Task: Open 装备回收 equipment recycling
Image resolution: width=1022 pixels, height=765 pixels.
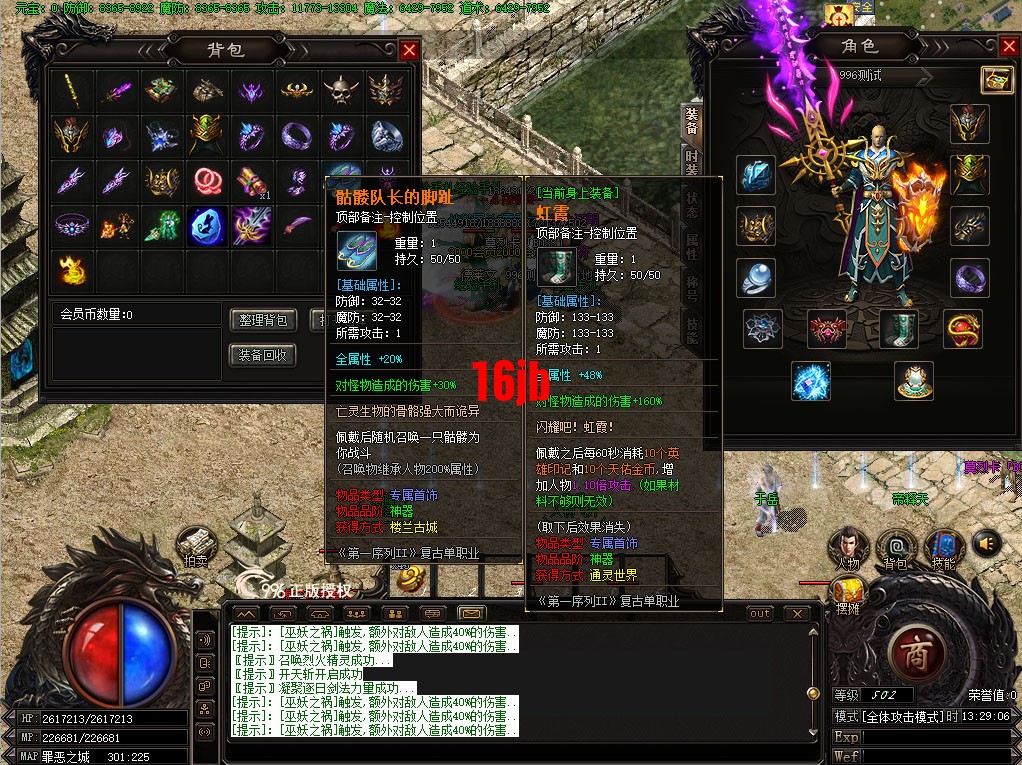Action: click(264, 355)
